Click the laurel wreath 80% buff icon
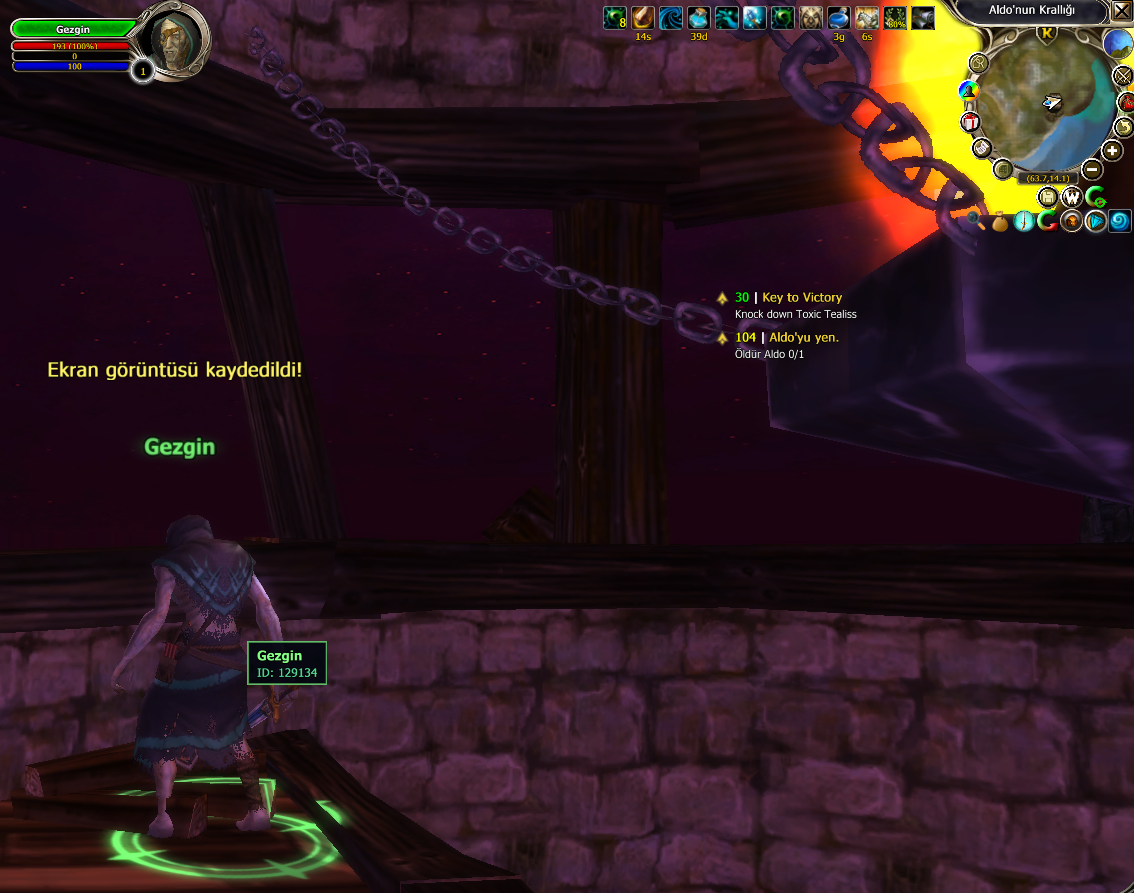 [x=895, y=17]
